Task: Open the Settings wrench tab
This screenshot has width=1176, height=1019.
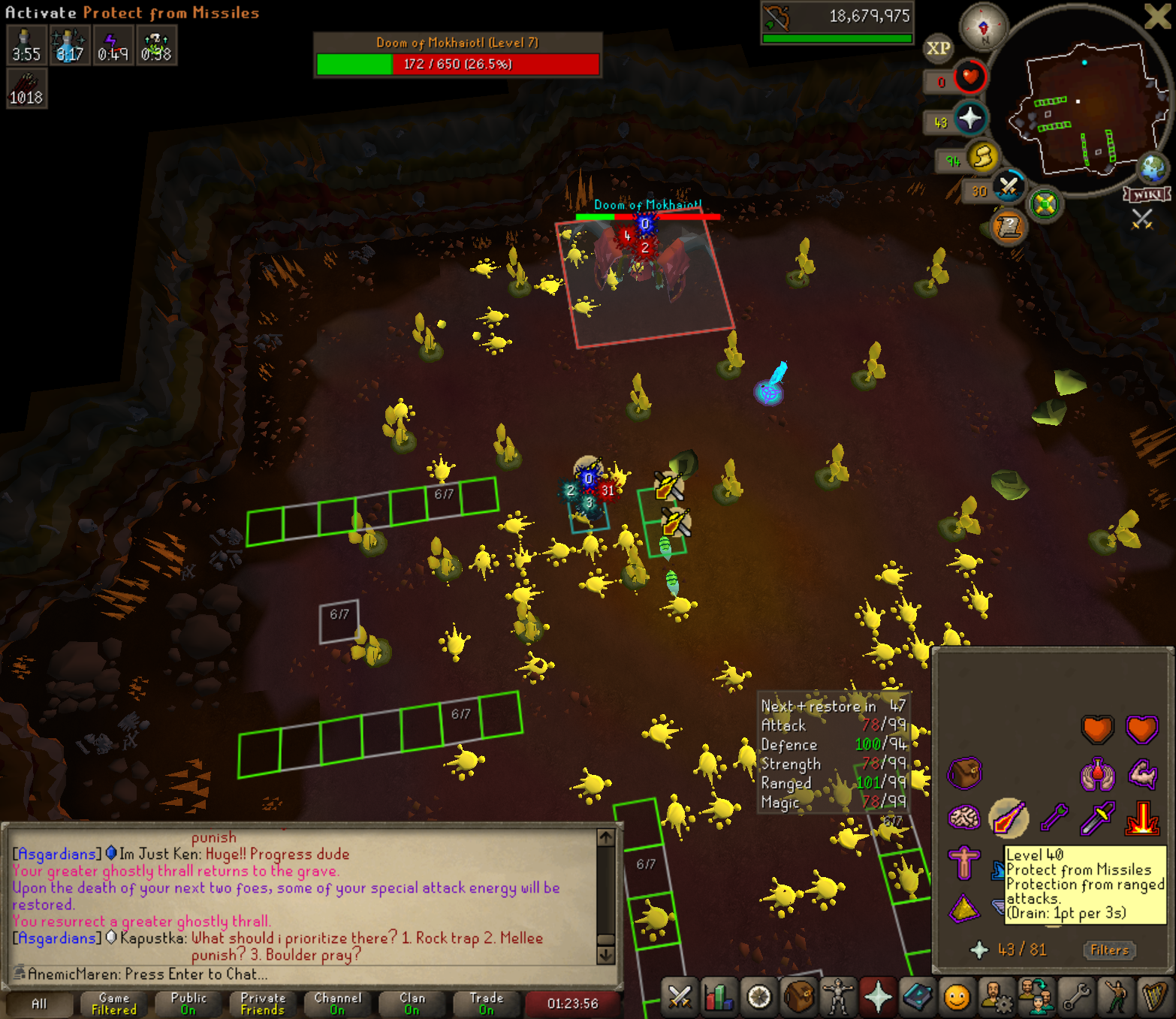Action: pyautogui.click(x=1076, y=997)
